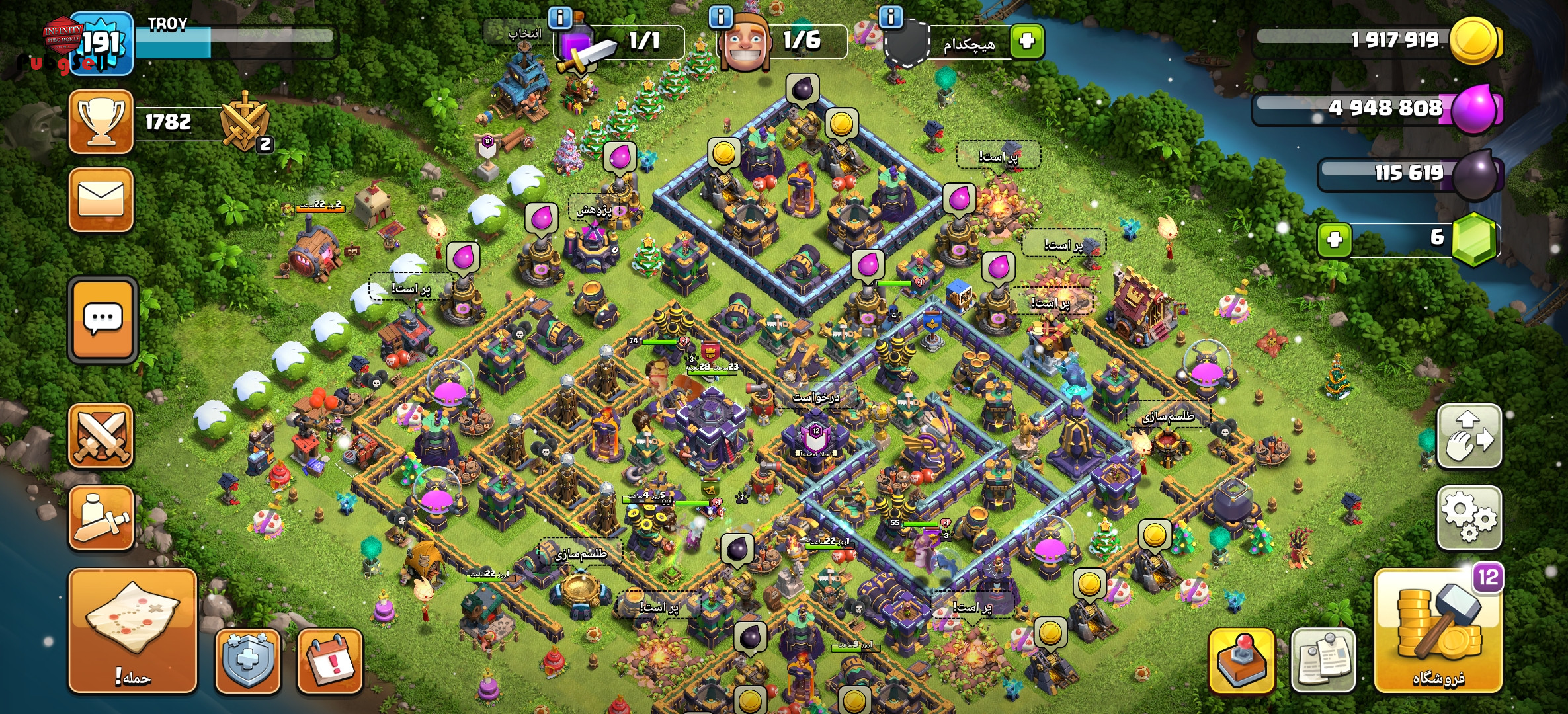Image resolution: width=1568 pixels, height=714 pixels.
Task: Open the army overview button
Action: pos(101,518)
